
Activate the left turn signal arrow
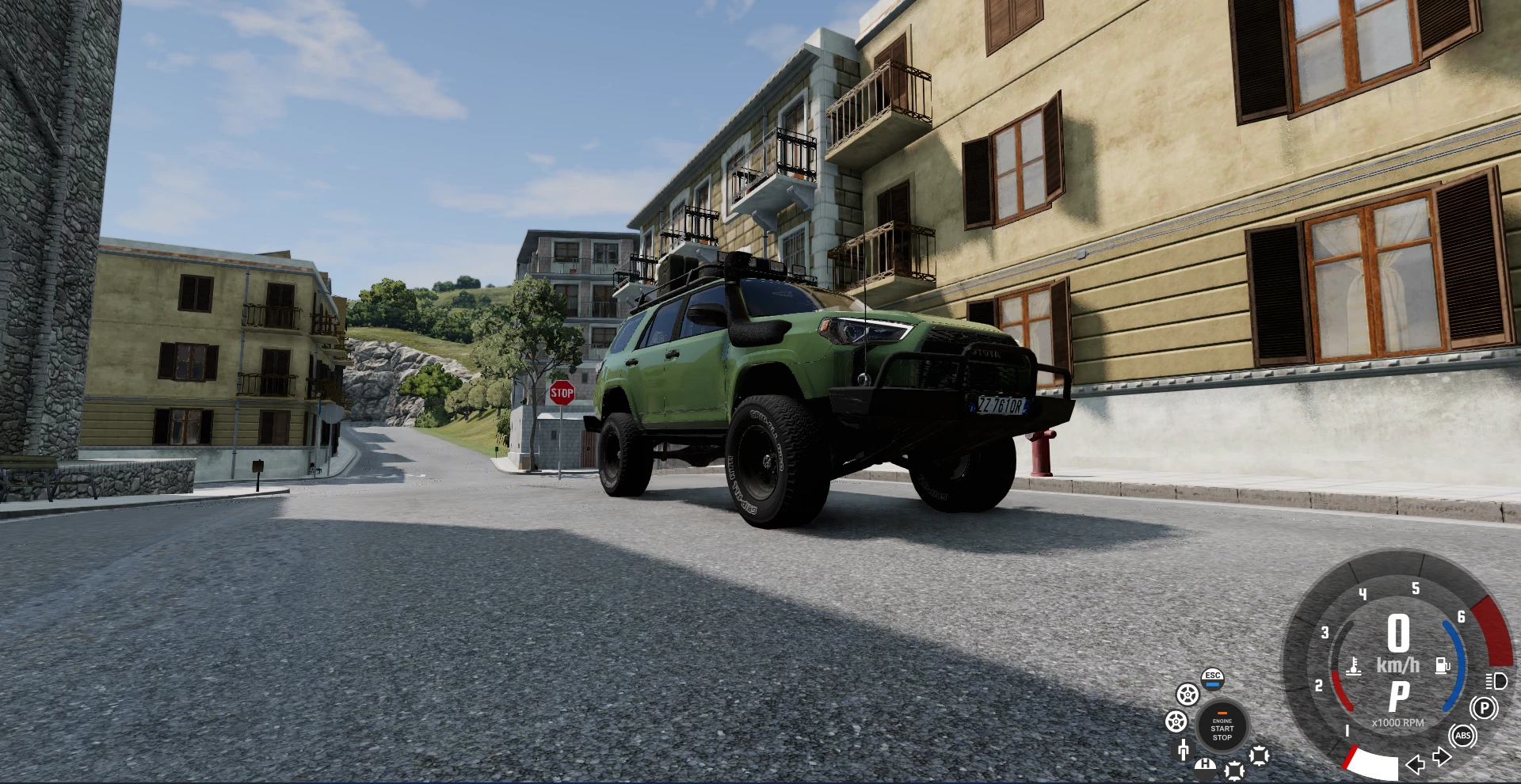[x=1416, y=766]
